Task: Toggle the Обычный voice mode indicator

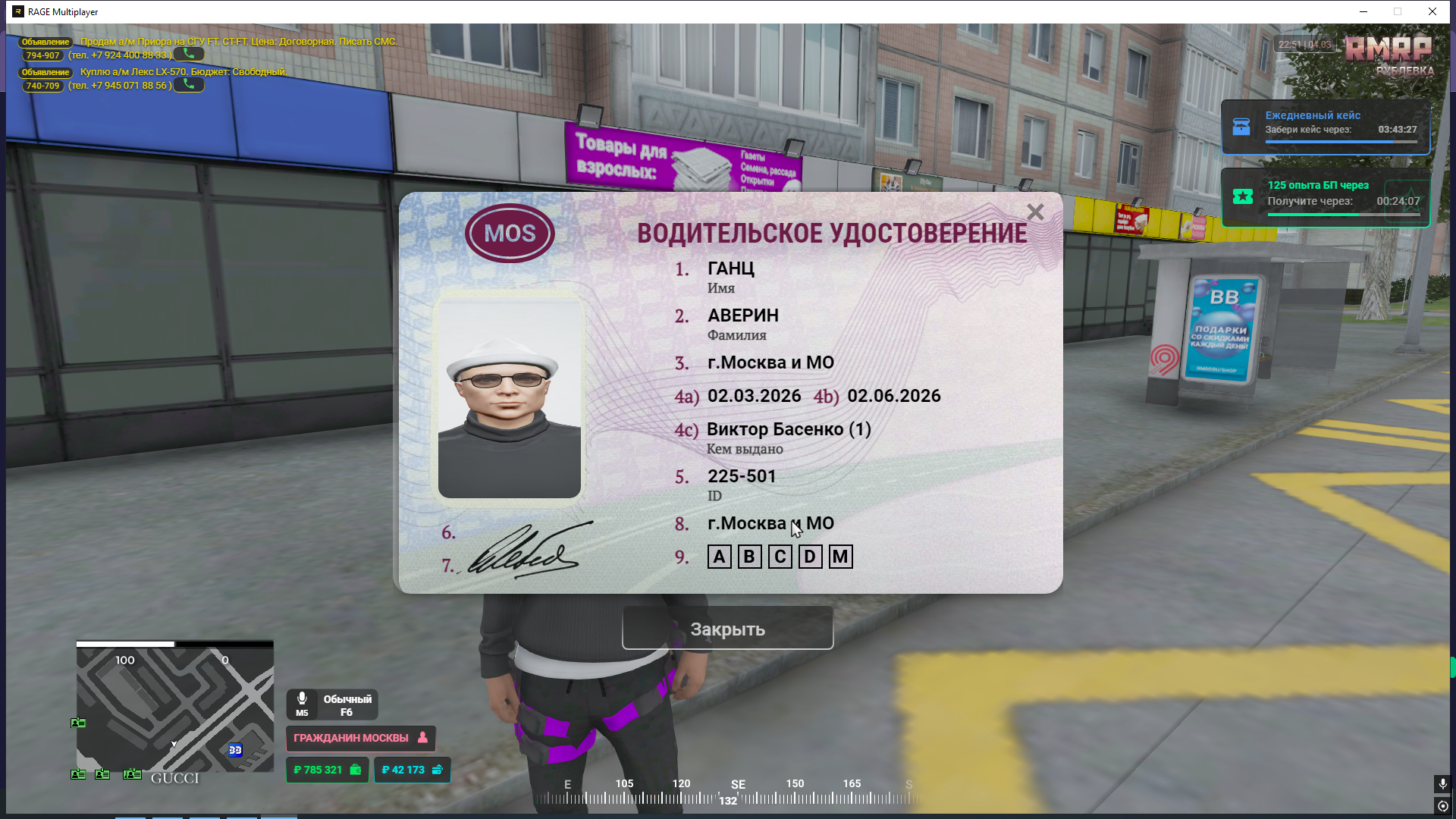Action: tap(332, 704)
